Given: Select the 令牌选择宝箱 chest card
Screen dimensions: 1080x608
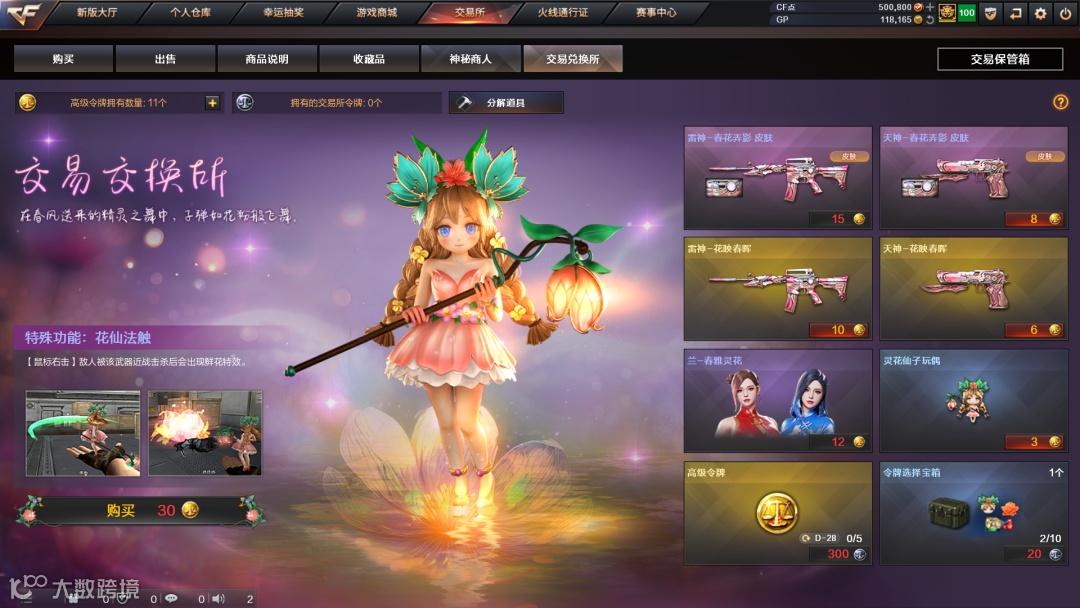Looking at the screenshot, I should 973,512.
